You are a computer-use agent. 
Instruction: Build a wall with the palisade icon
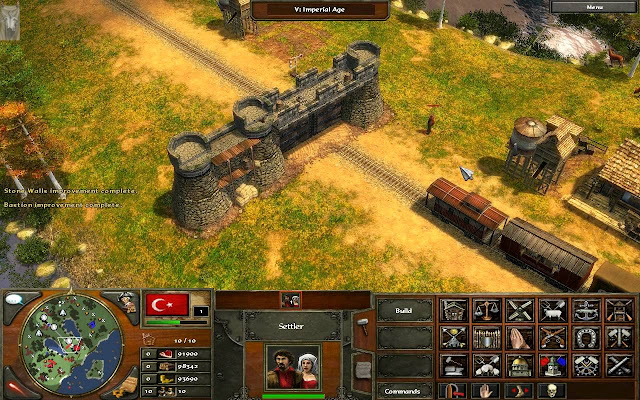[487, 338]
